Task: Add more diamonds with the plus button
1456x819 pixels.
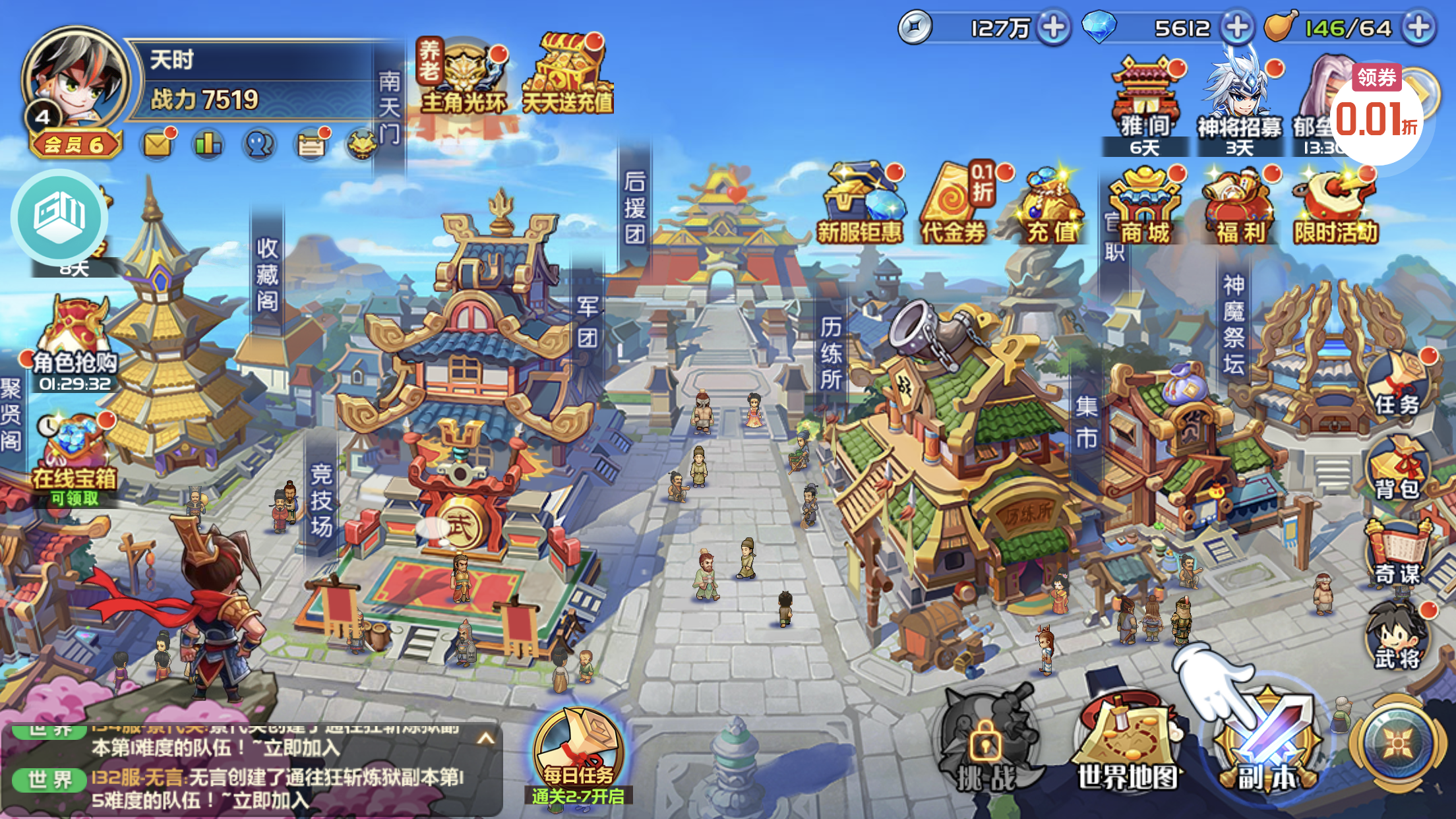Action: [1237, 28]
